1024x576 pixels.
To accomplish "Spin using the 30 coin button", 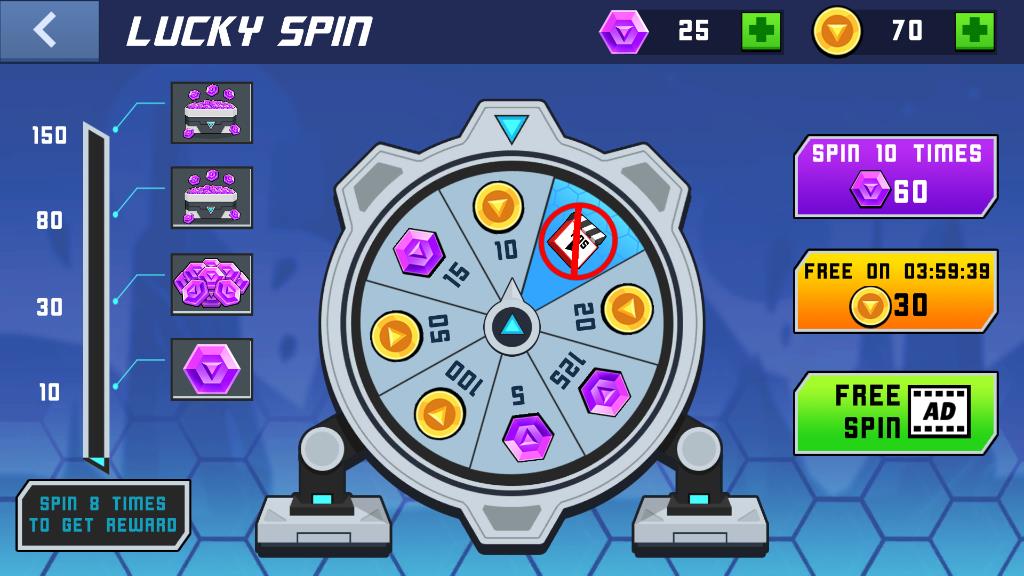I will [x=896, y=291].
